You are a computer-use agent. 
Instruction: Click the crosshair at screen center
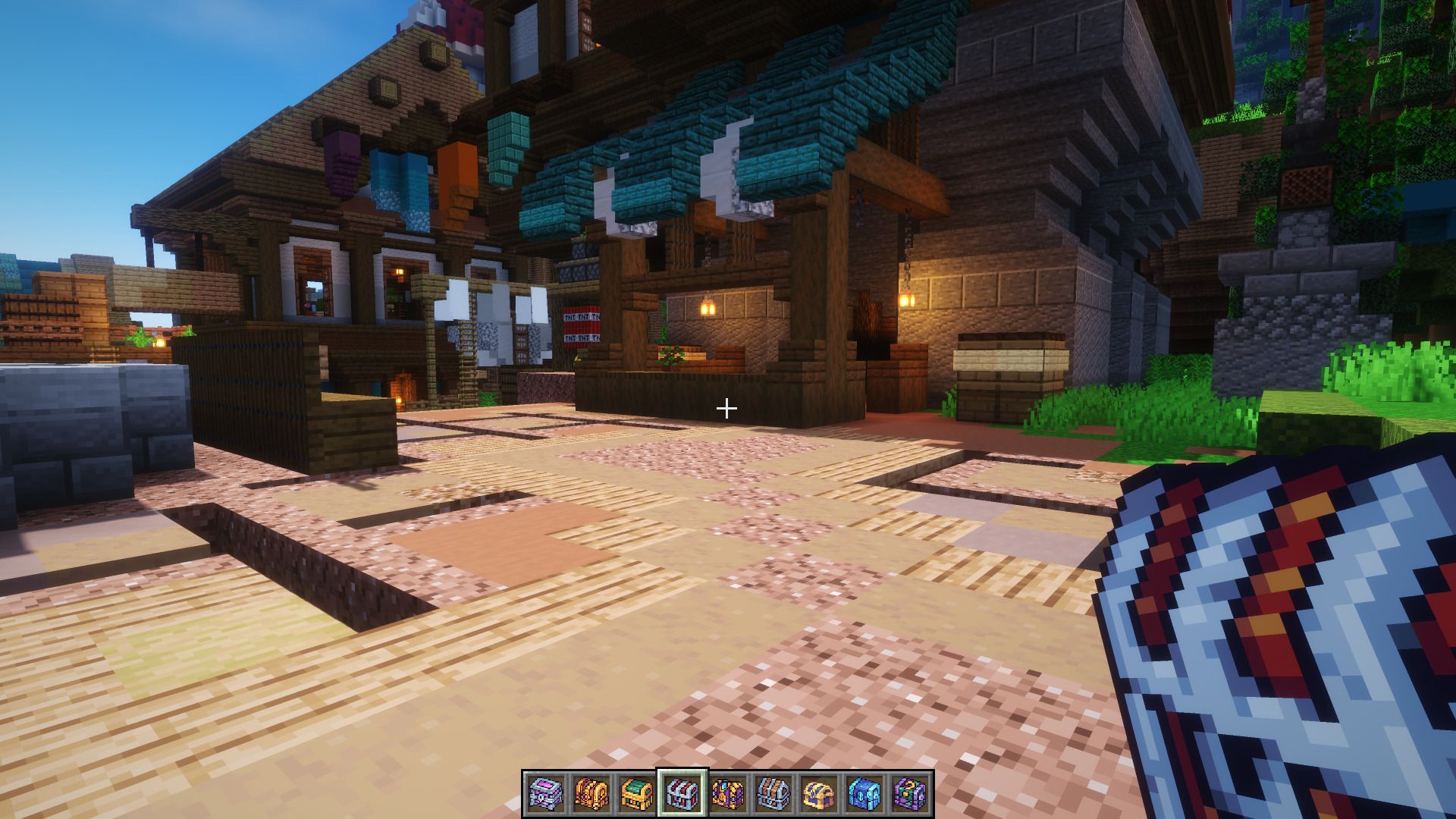point(728,409)
